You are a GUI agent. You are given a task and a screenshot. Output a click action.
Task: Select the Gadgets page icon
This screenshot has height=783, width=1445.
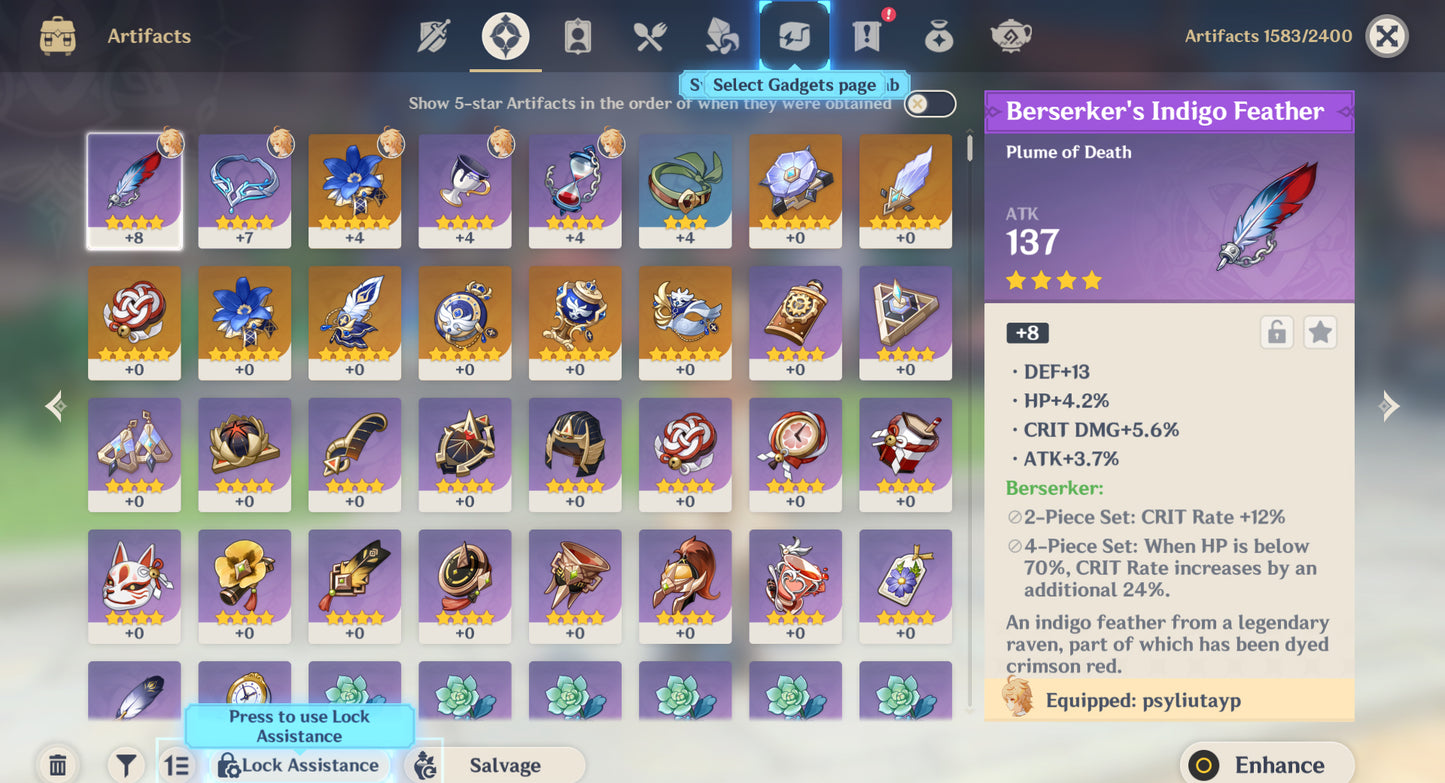coord(793,36)
